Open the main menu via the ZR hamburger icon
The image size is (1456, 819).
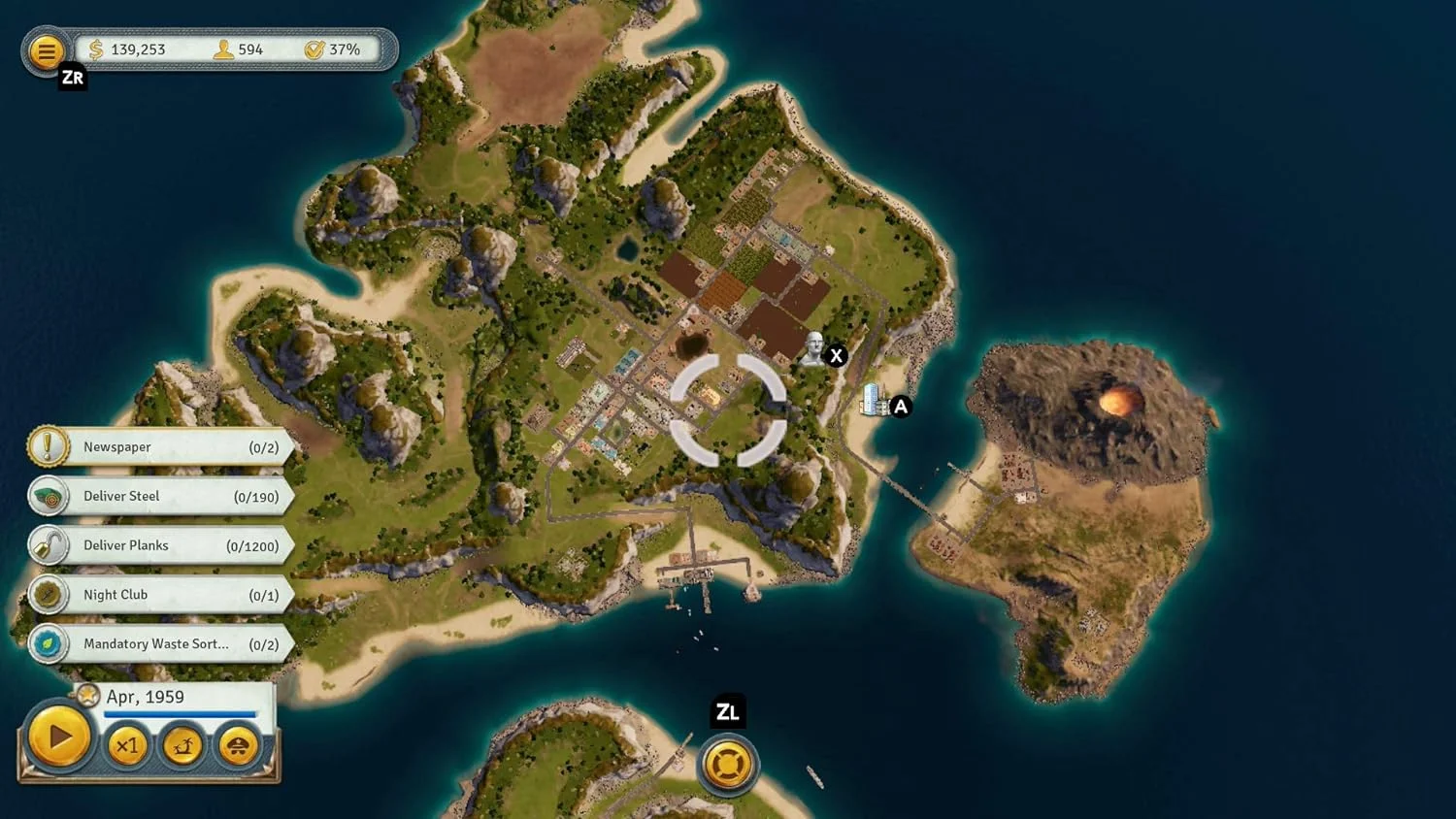46,51
